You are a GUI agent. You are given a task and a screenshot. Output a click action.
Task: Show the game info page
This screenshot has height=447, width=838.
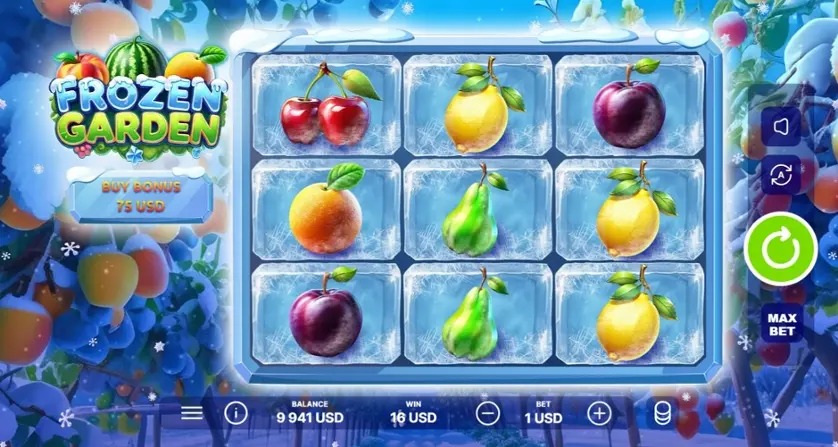pyautogui.click(x=235, y=412)
